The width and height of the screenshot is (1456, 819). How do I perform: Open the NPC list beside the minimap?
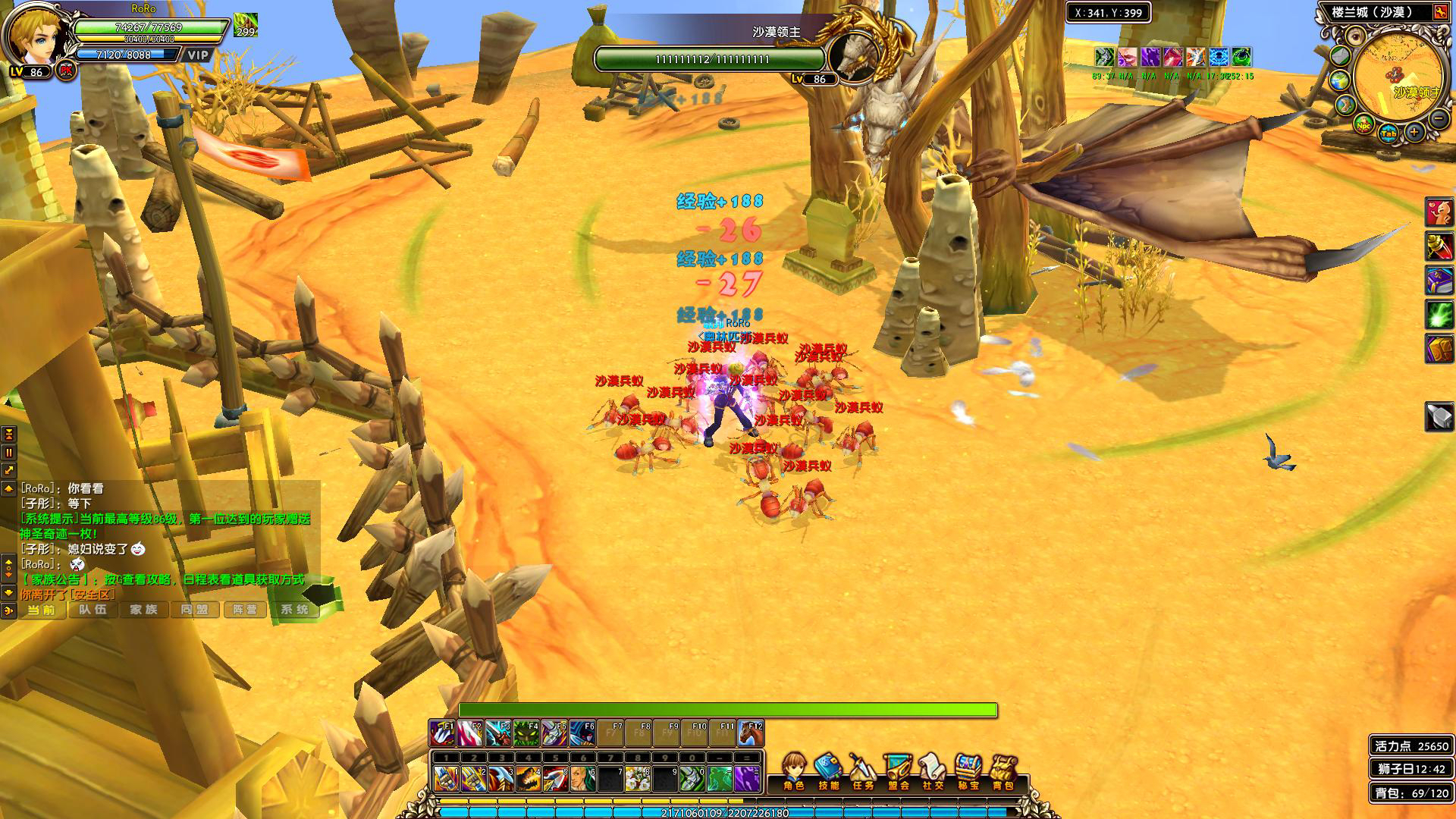(1363, 125)
